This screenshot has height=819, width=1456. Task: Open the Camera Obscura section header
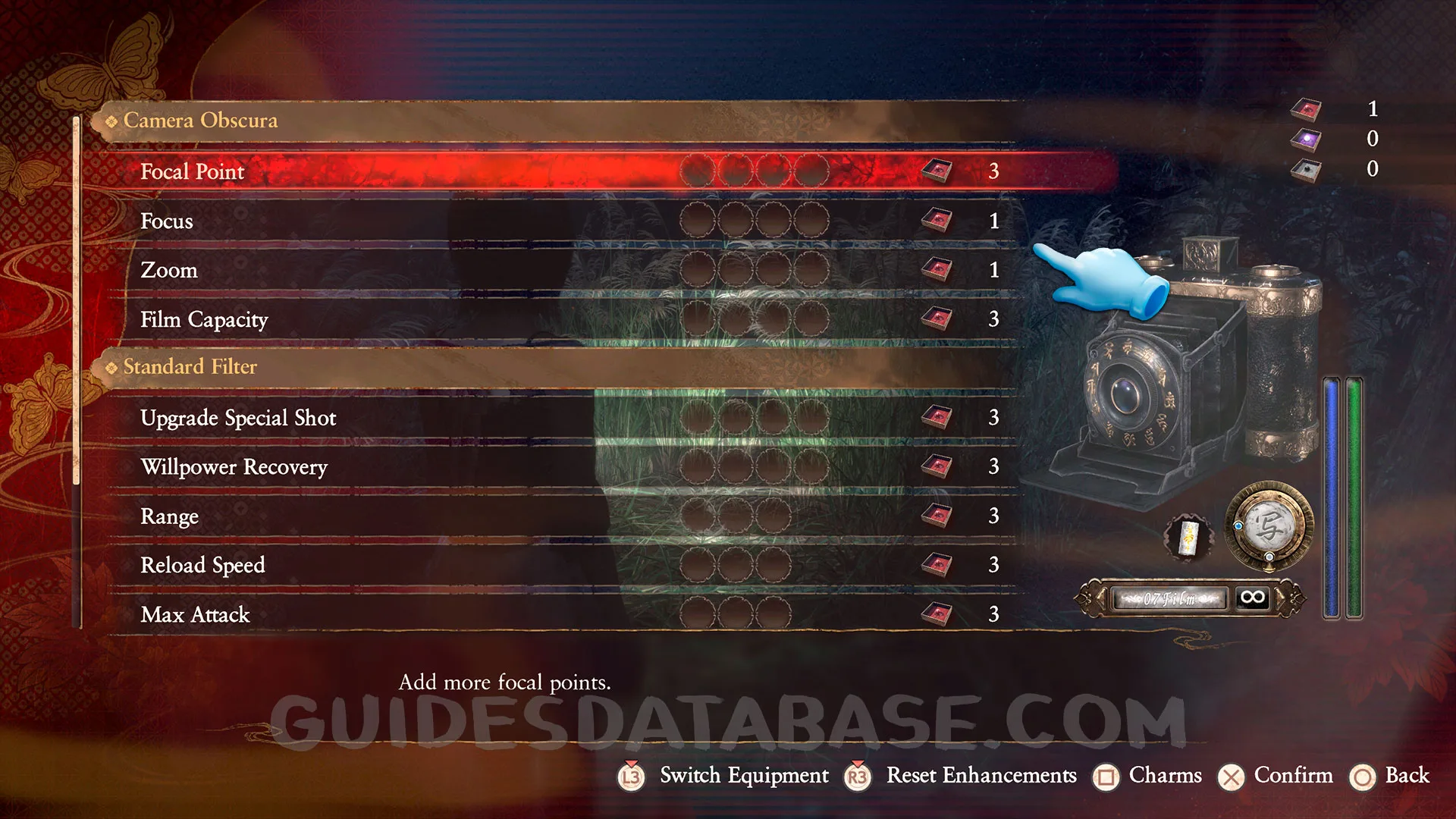pyautogui.click(x=200, y=121)
